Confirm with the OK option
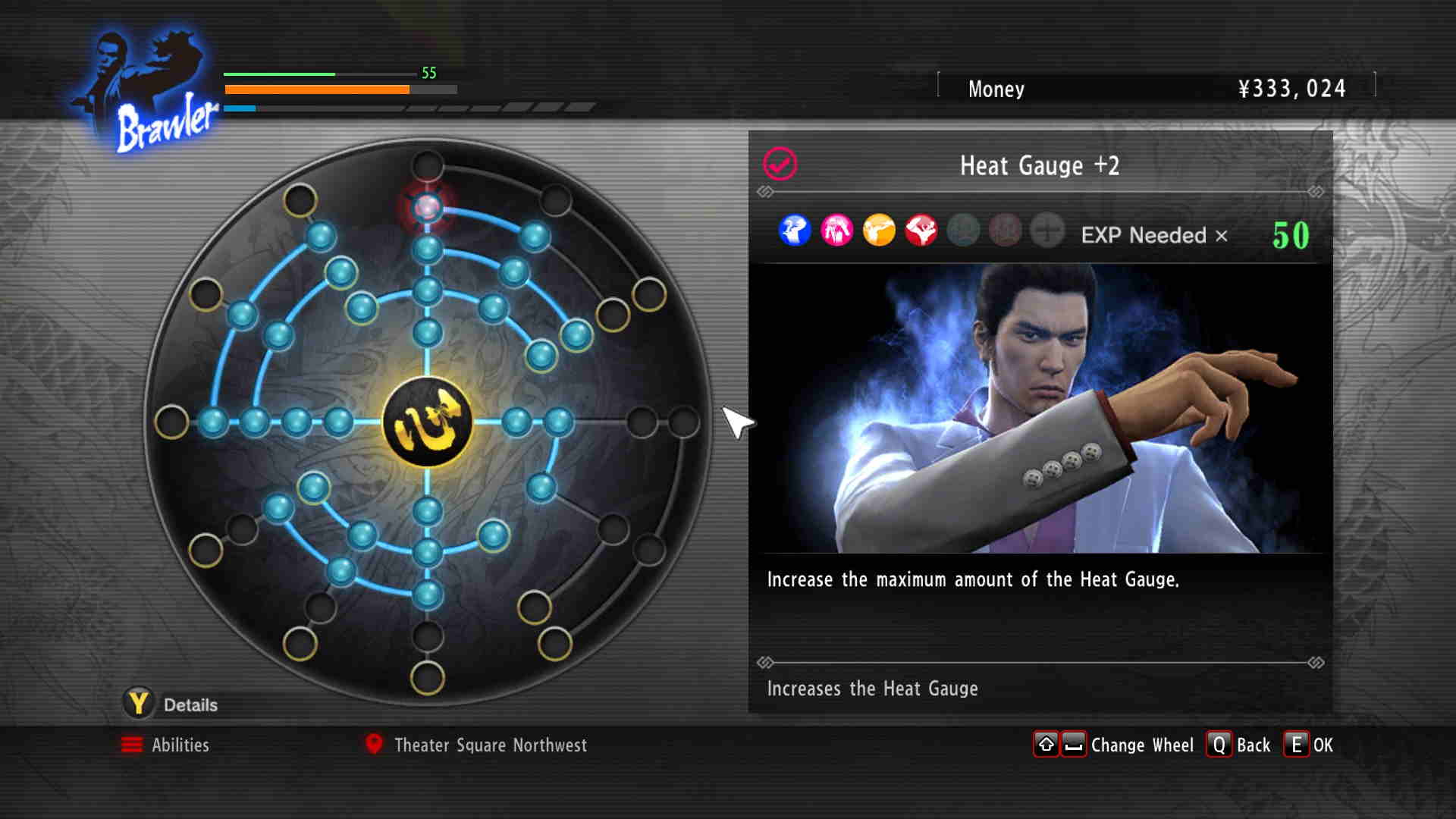Screen dimensions: 1456x819 (1309, 745)
